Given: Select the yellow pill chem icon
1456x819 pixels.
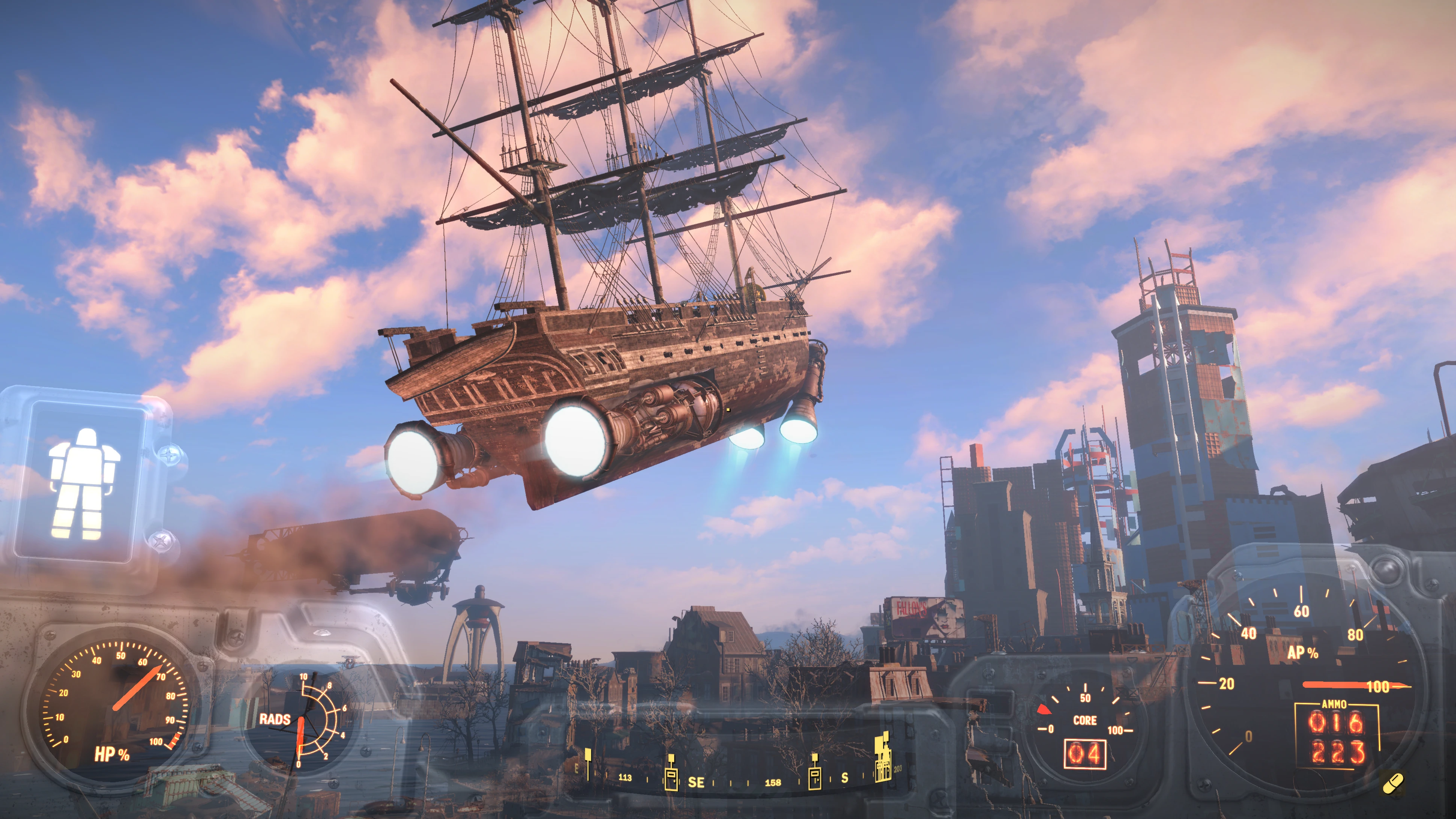Looking at the screenshot, I should tap(1393, 783).
